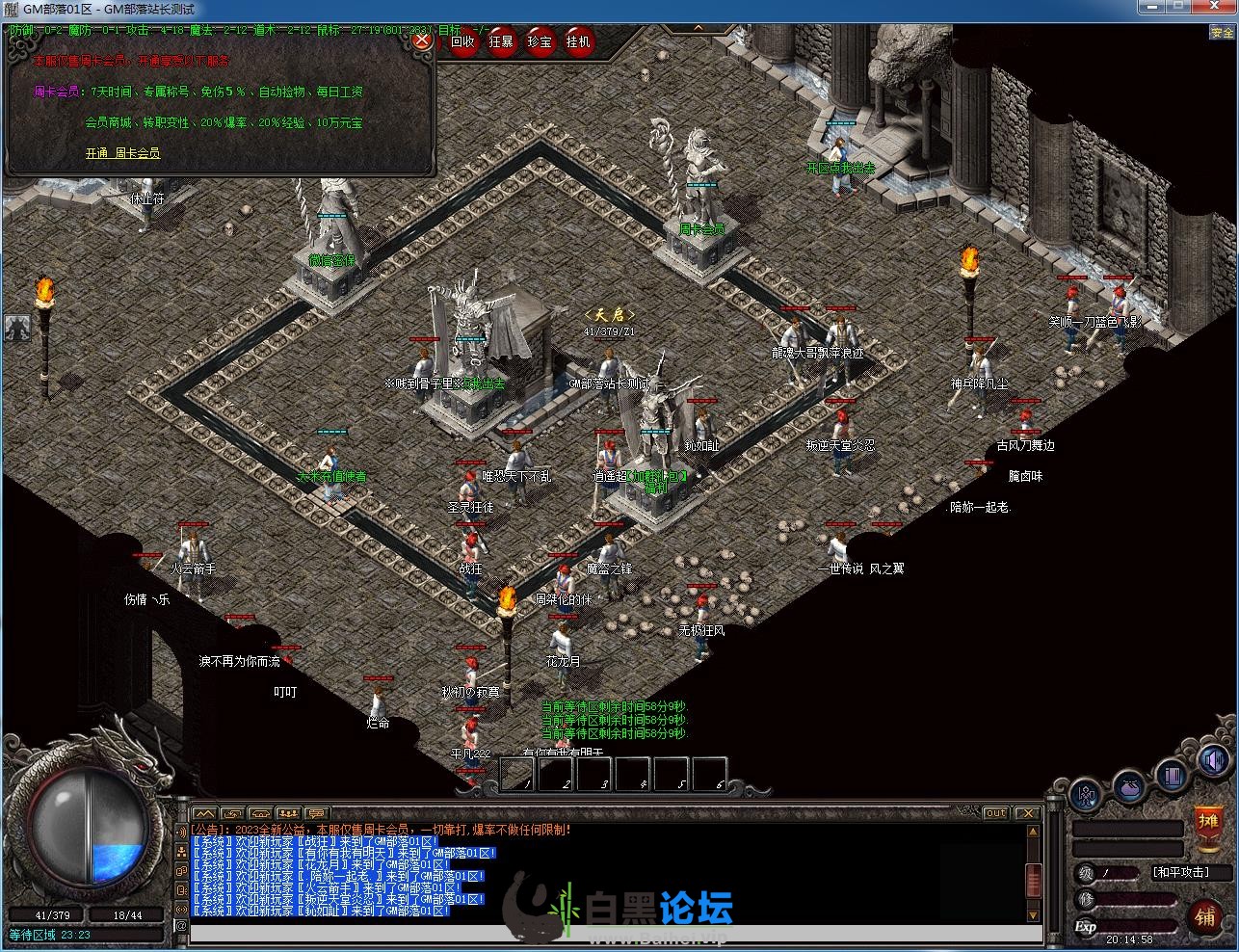Open the round 铺 shop button
This screenshot has width=1239, height=952.
coord(1205,916)
